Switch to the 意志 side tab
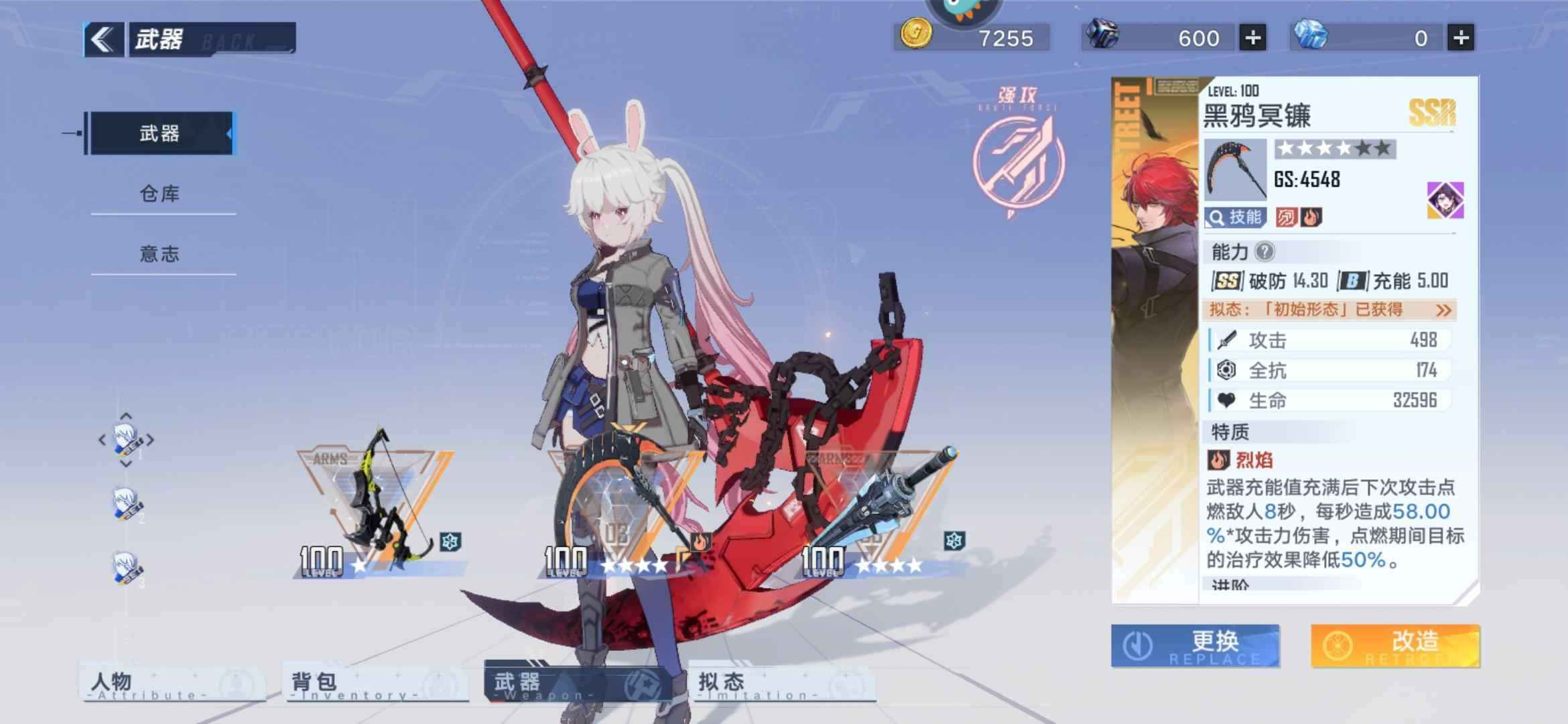The image size is (1568, 724). coord(160,254)
